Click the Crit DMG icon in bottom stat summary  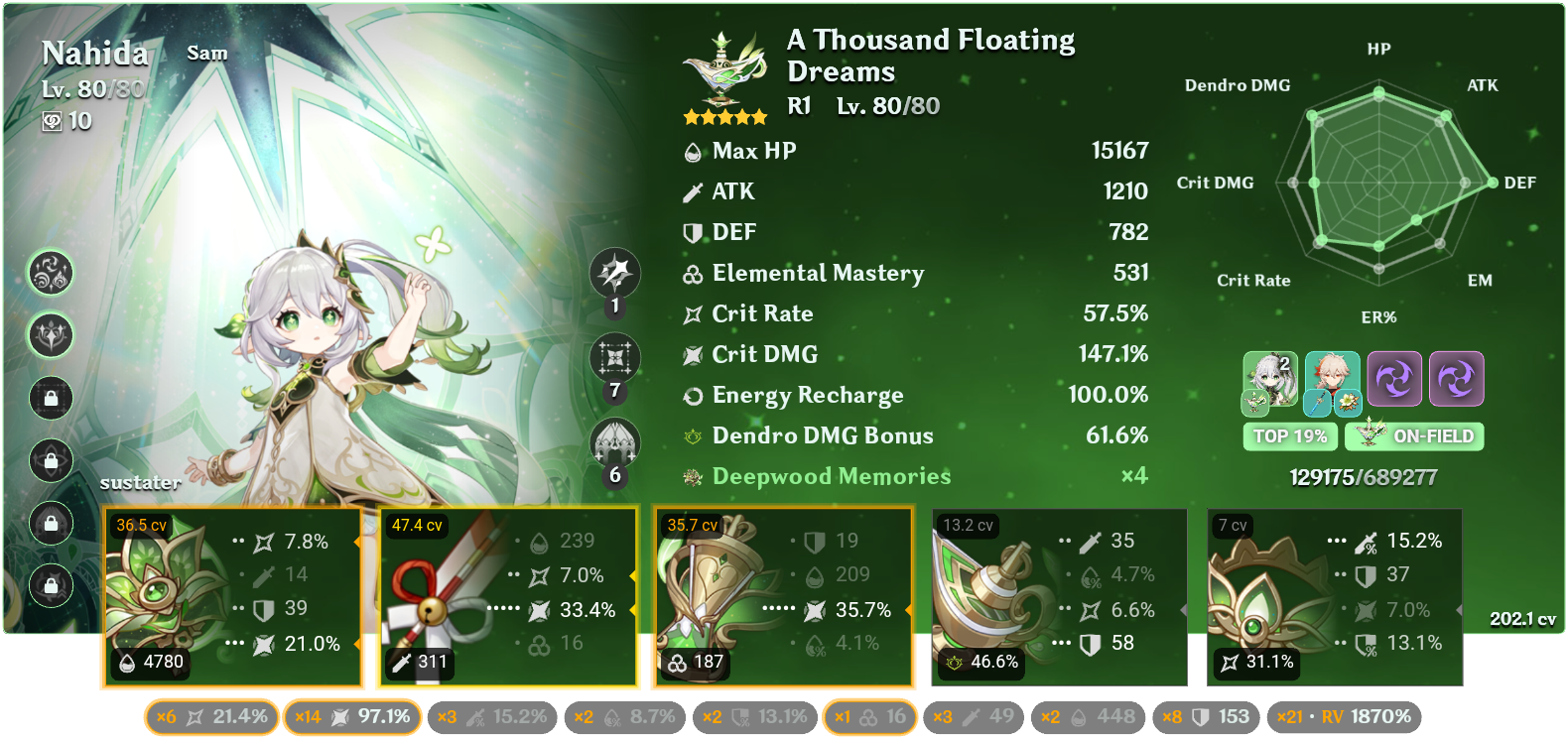(x=342, y=715)
